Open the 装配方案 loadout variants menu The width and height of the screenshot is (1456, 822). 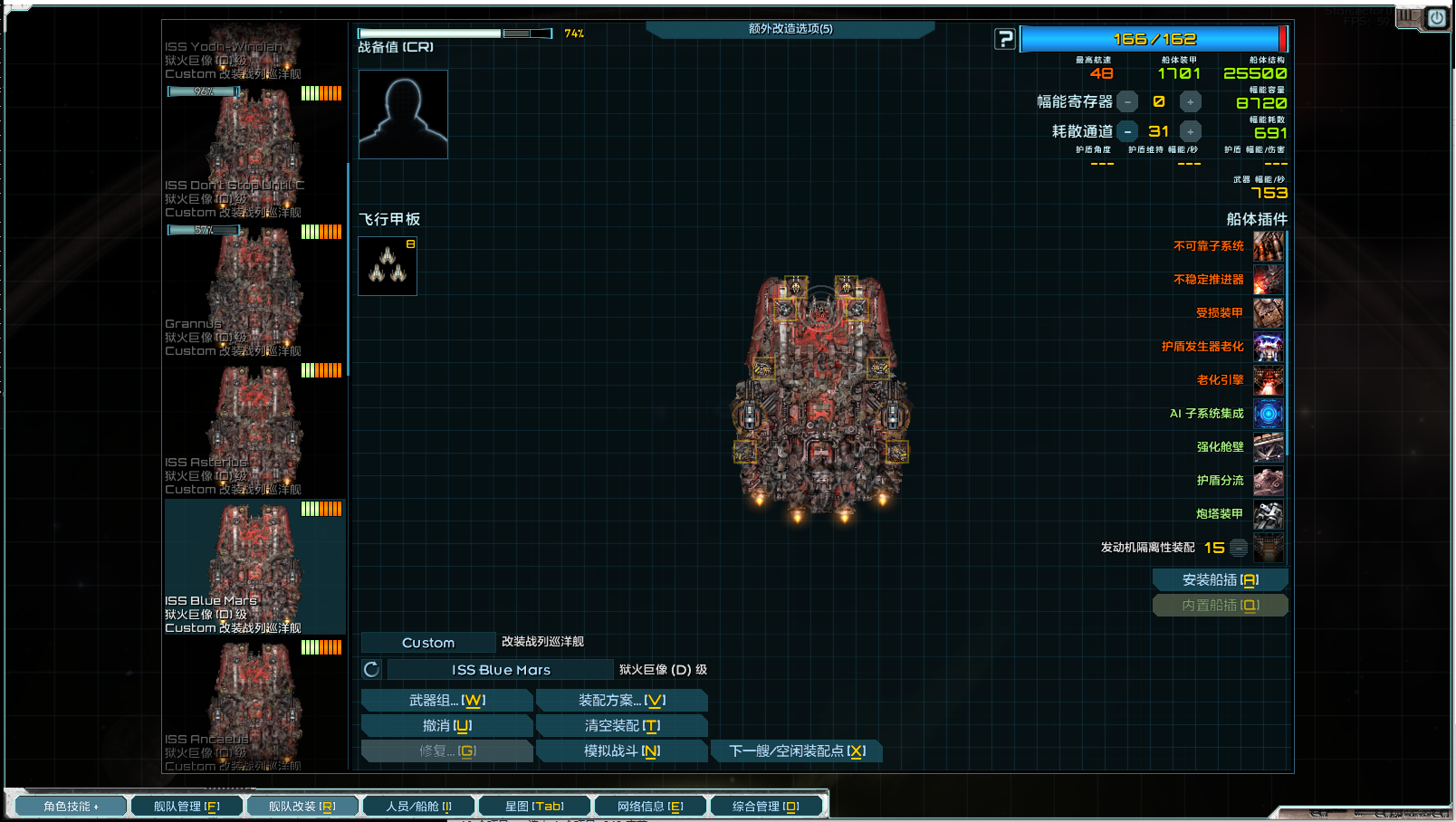(x=621, y=700)
